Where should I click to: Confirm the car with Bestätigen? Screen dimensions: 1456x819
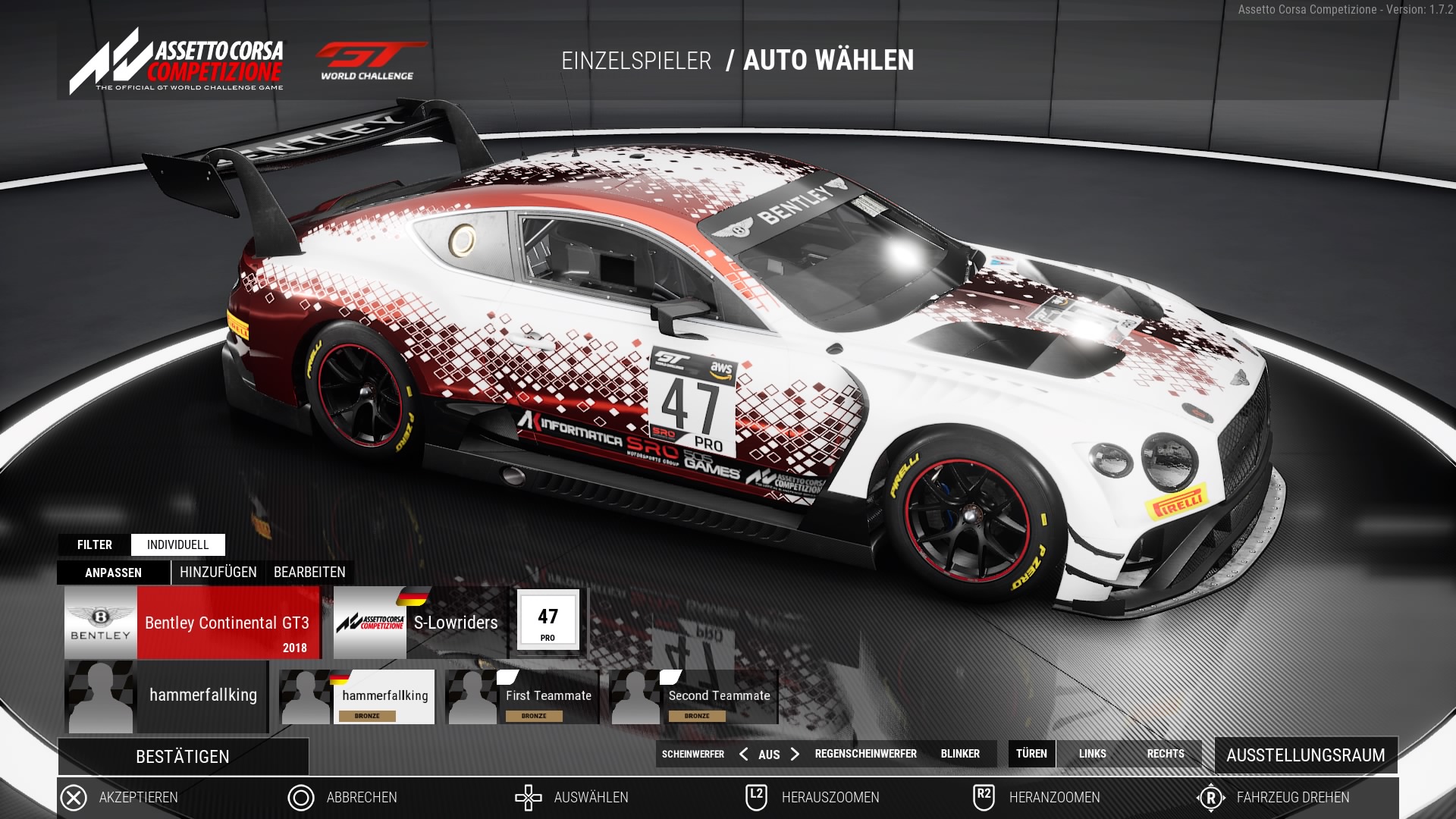point(183,757)
